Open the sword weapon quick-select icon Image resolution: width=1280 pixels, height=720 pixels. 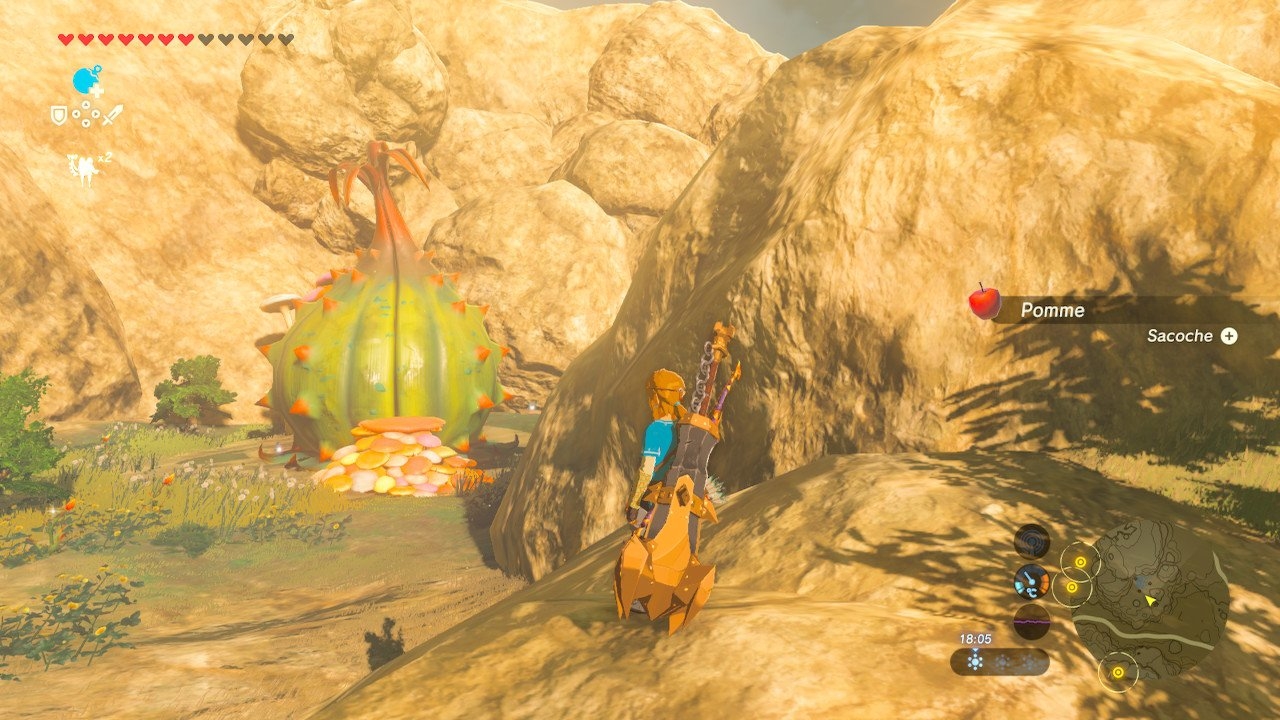tap(113, 115)
